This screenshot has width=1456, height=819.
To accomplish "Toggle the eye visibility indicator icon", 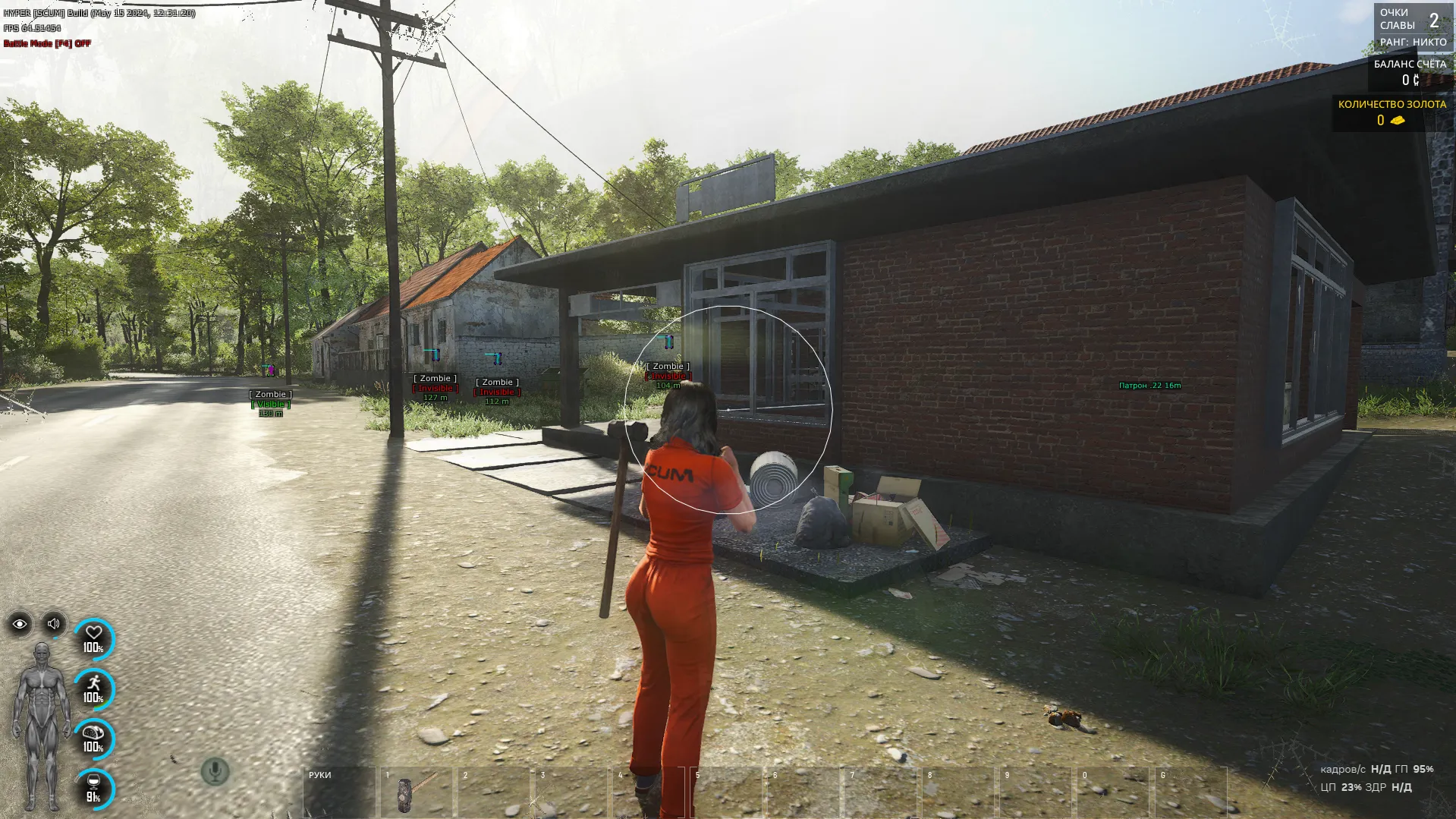I will coord(19,623).
